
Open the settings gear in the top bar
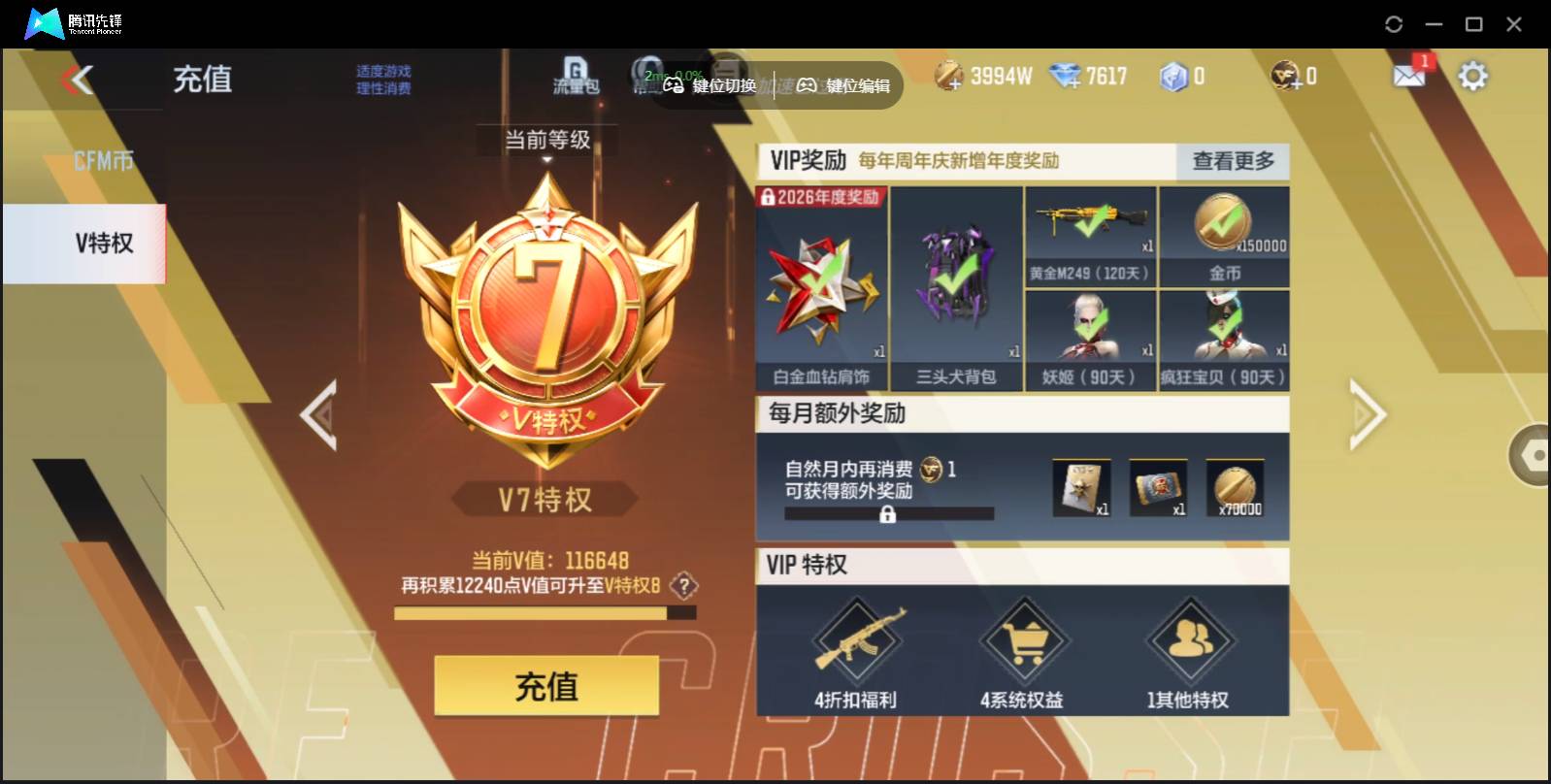click(x=1473, y=74)
